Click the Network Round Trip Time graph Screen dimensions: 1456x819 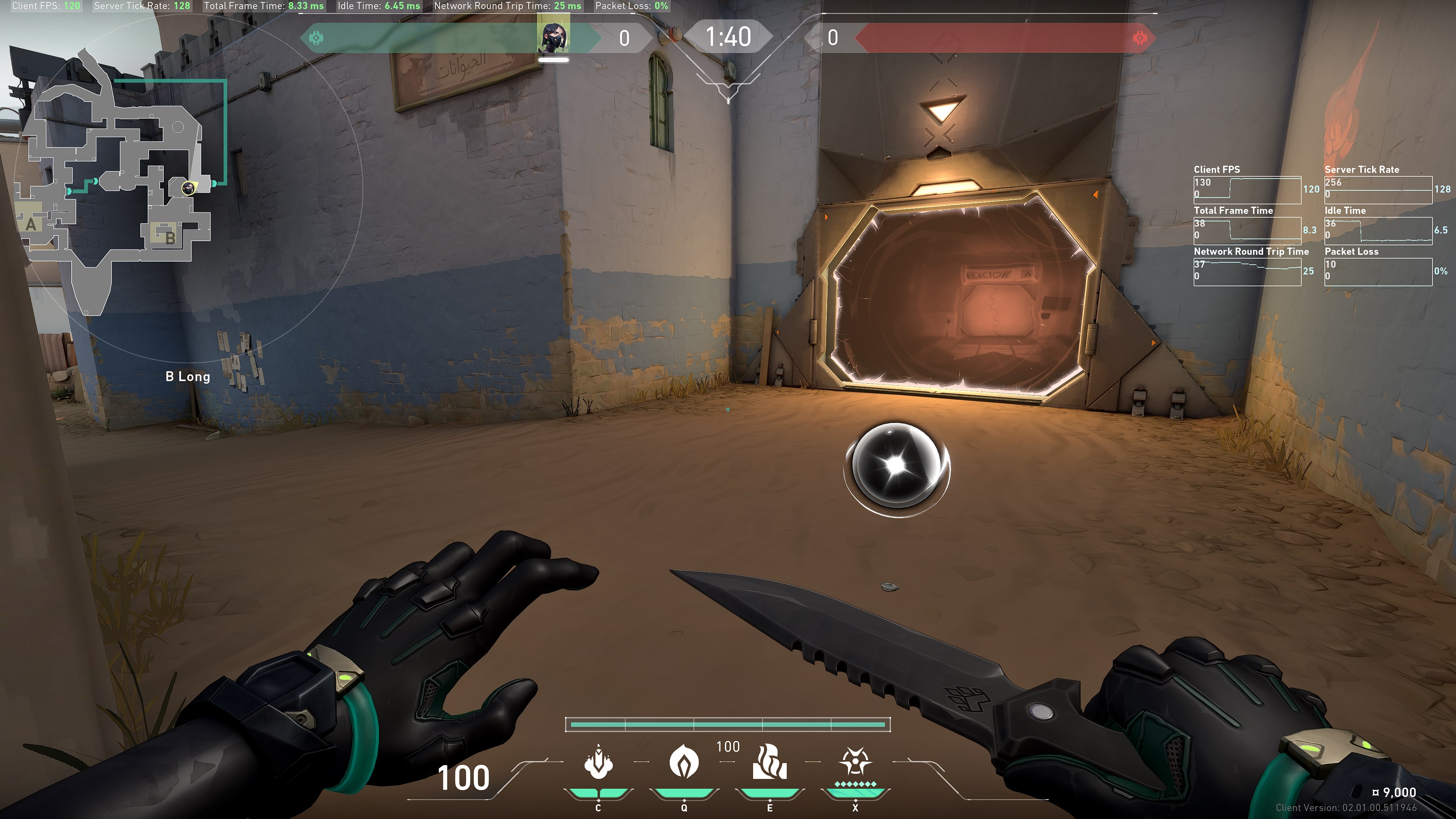1247,272
